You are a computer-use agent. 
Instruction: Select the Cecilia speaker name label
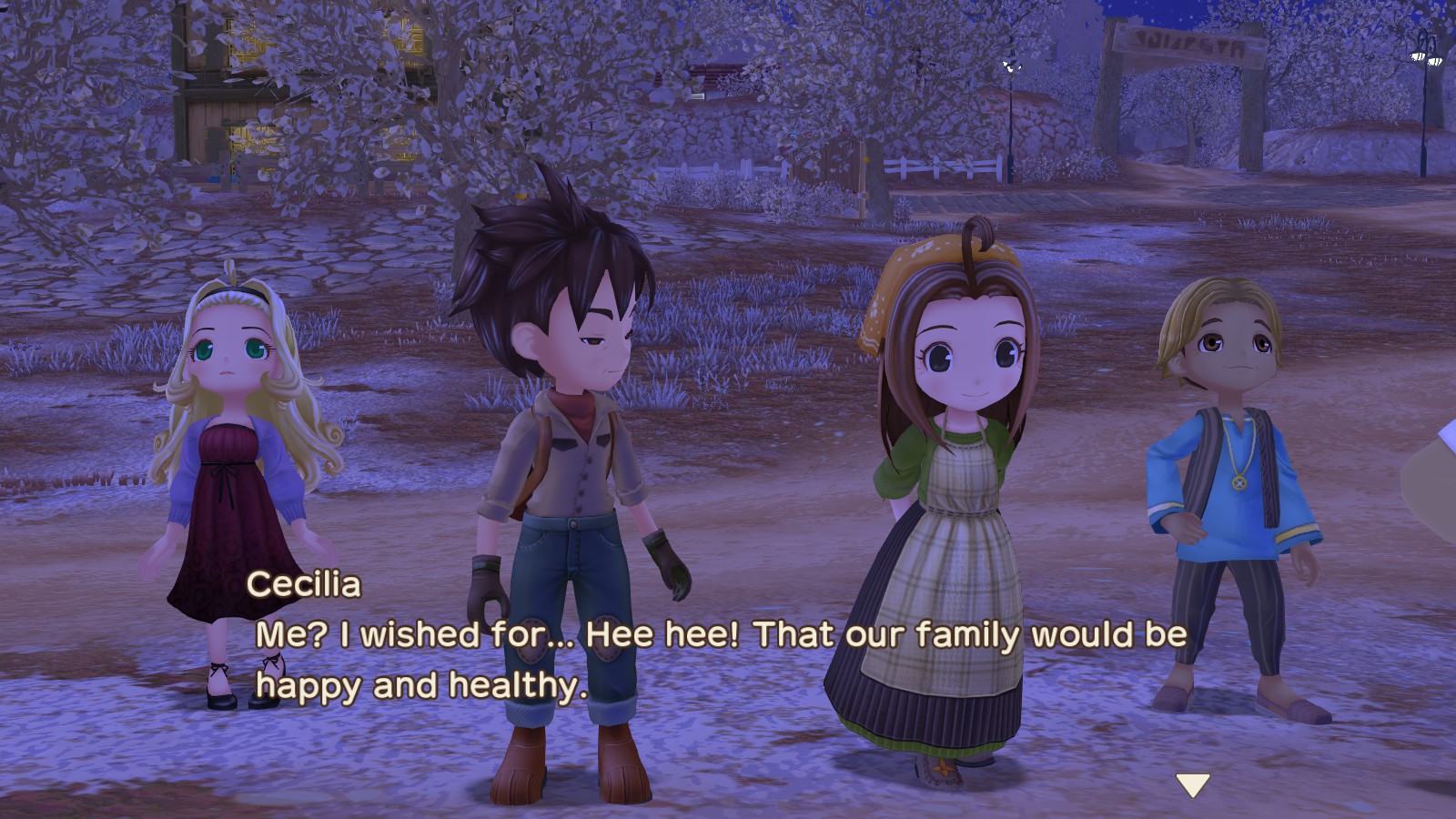pyautogui.click(x=305, y=588)
